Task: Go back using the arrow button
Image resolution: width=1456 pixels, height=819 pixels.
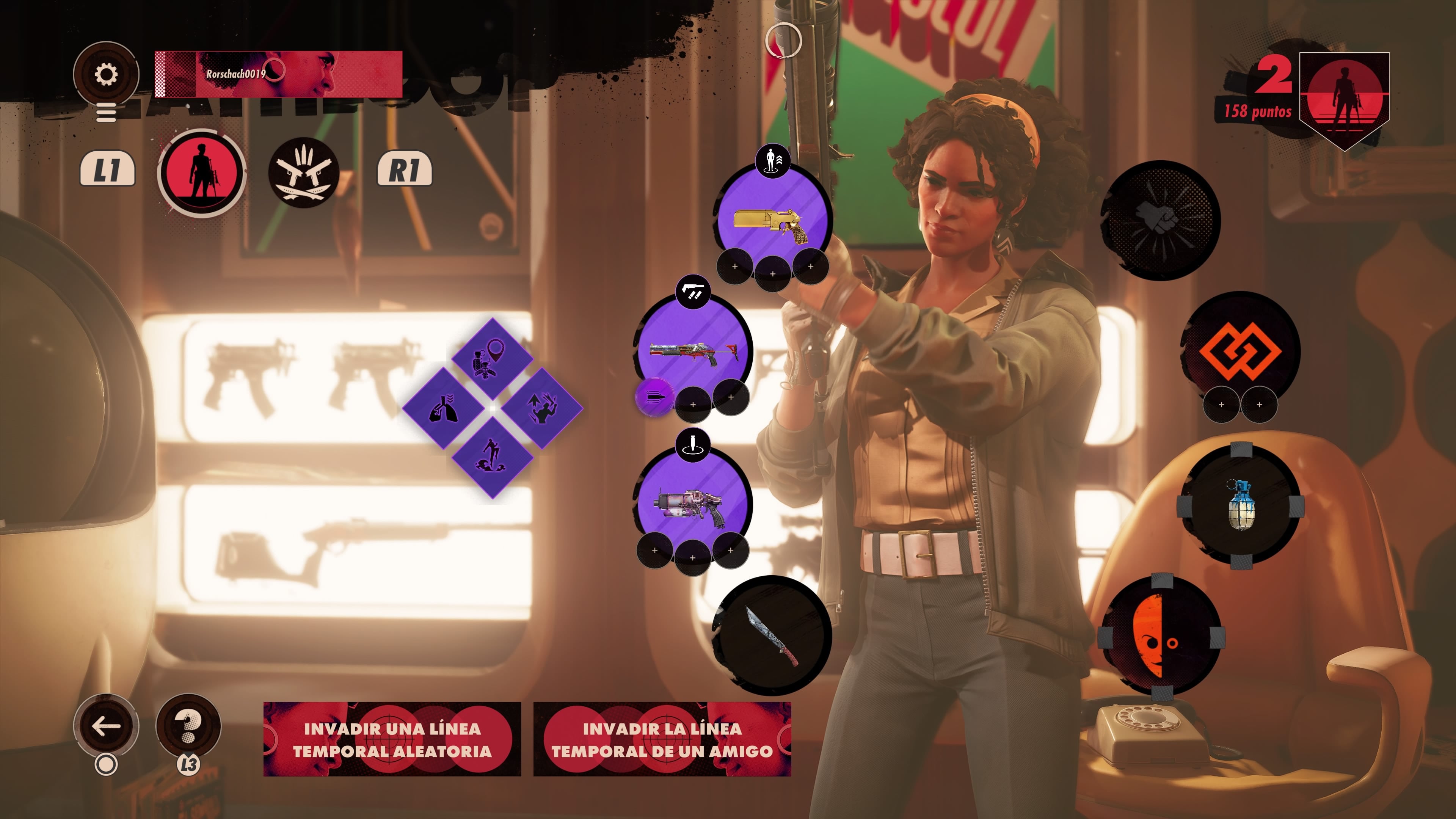Action: tap(106, 726)
